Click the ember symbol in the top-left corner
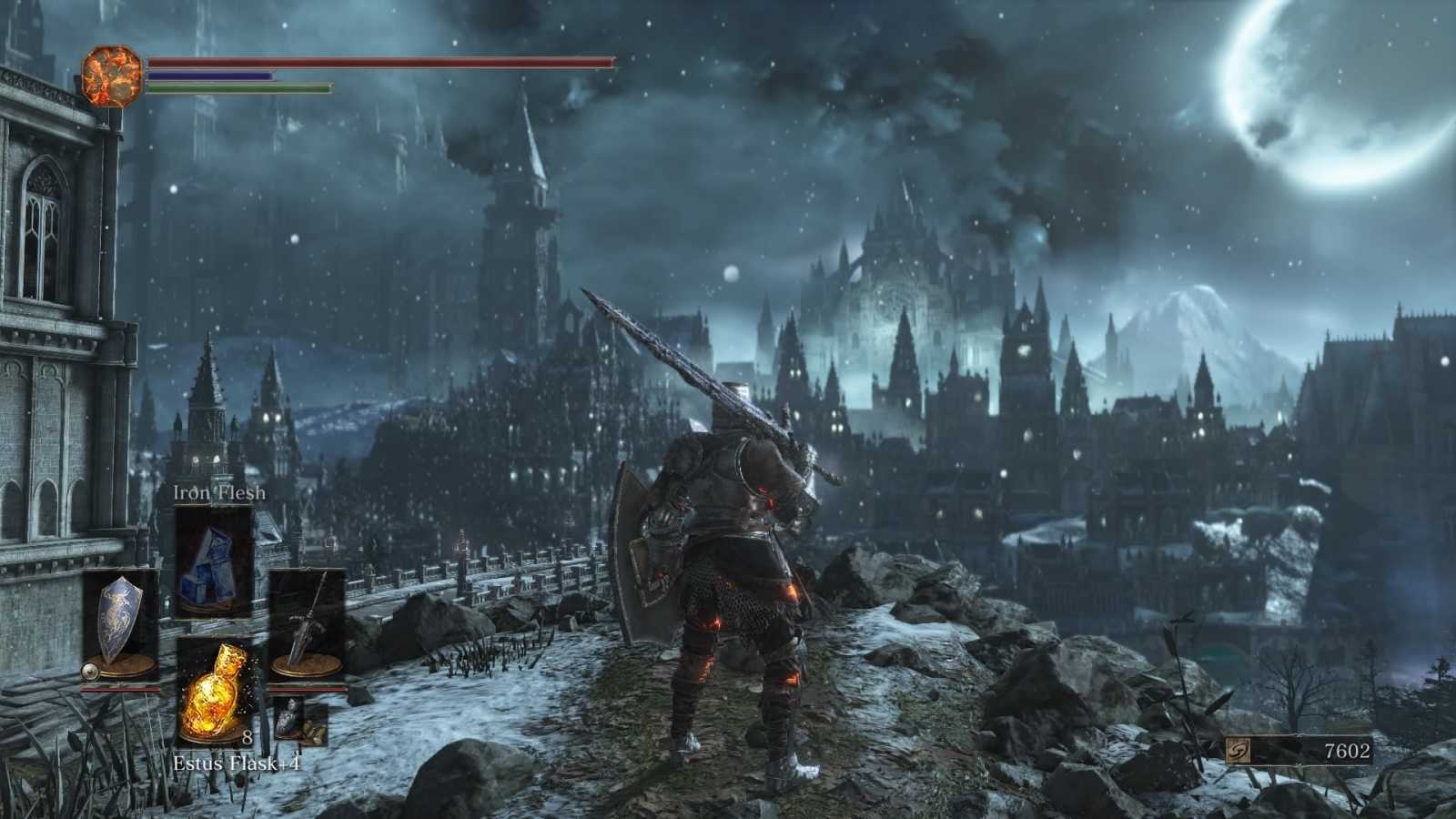Viewport: 1456px width, 819px height. coord(114,75)
